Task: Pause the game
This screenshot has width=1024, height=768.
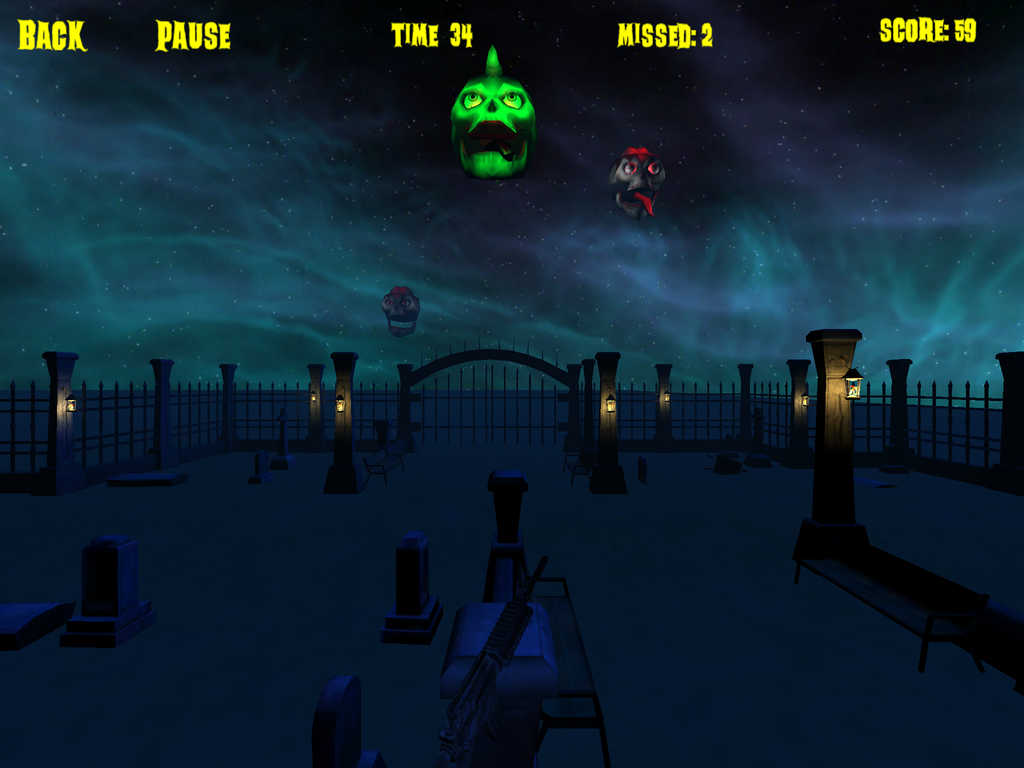Action: point(193,37)
